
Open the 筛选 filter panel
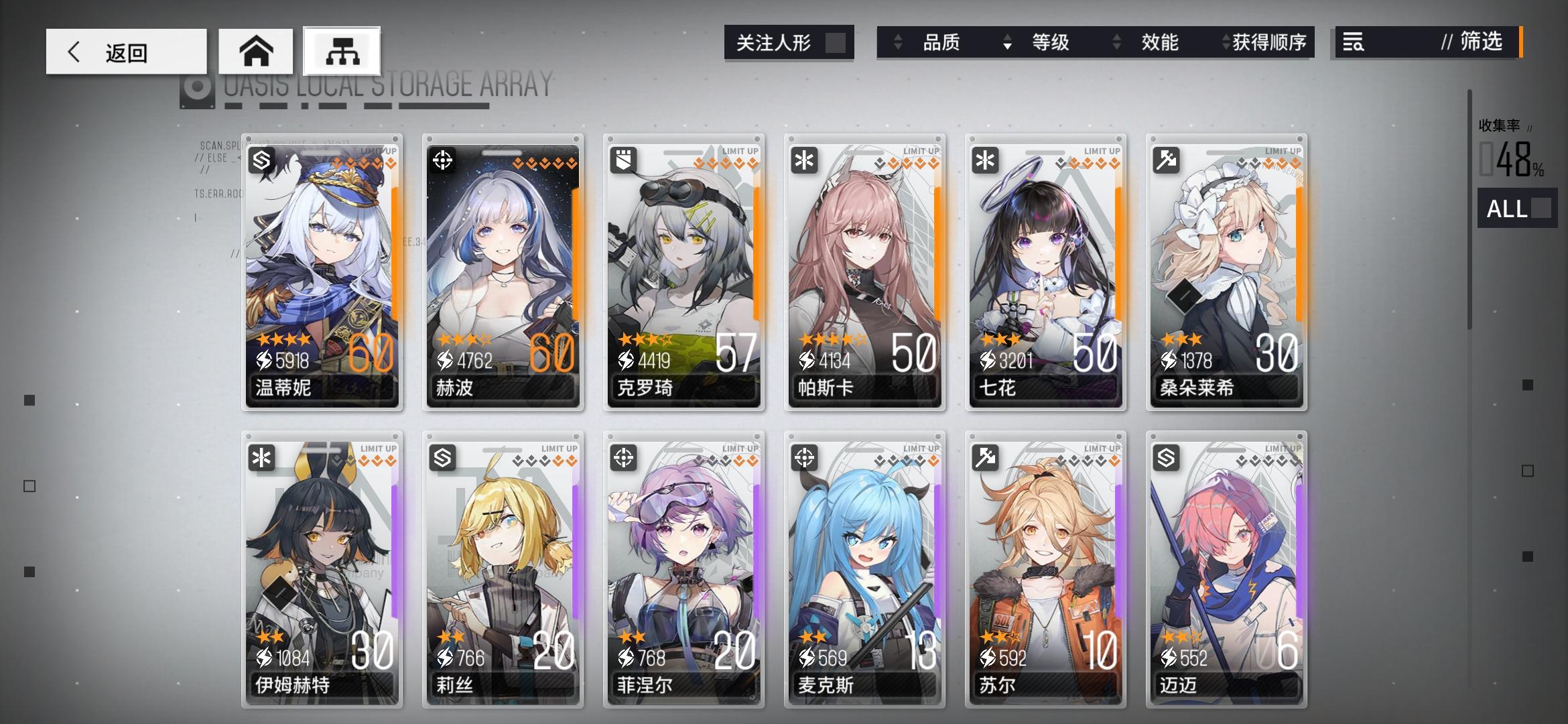pos(1481,42)
